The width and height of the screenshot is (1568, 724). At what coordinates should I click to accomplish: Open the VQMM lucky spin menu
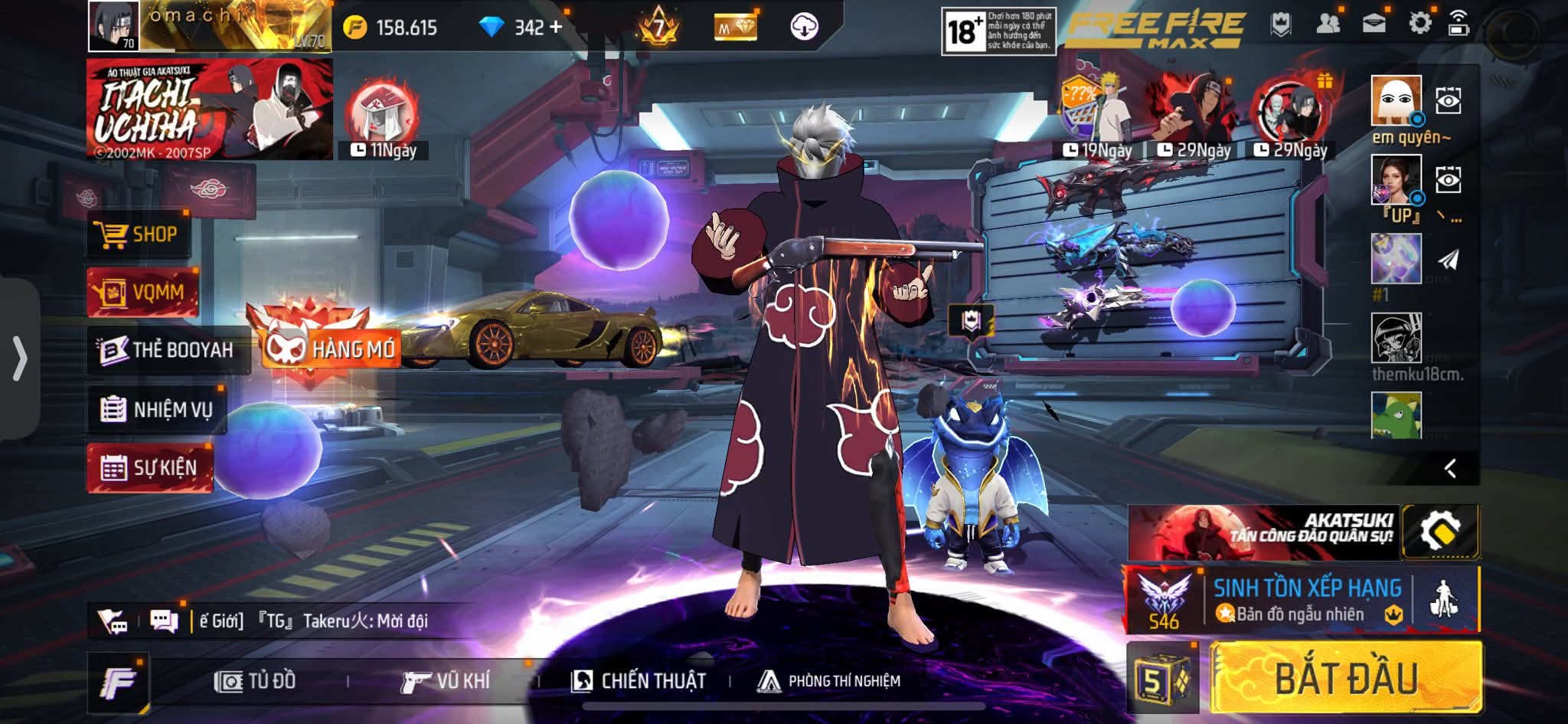tap(142, 292)
